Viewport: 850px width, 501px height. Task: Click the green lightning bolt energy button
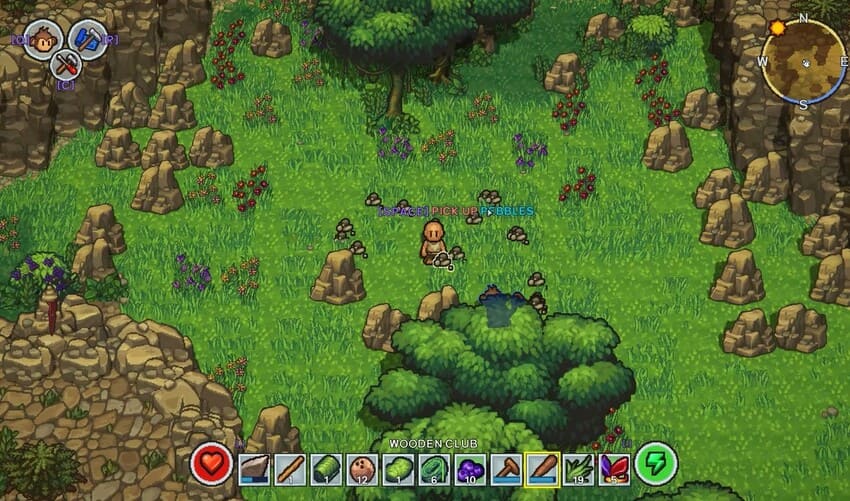click(655, 463)
